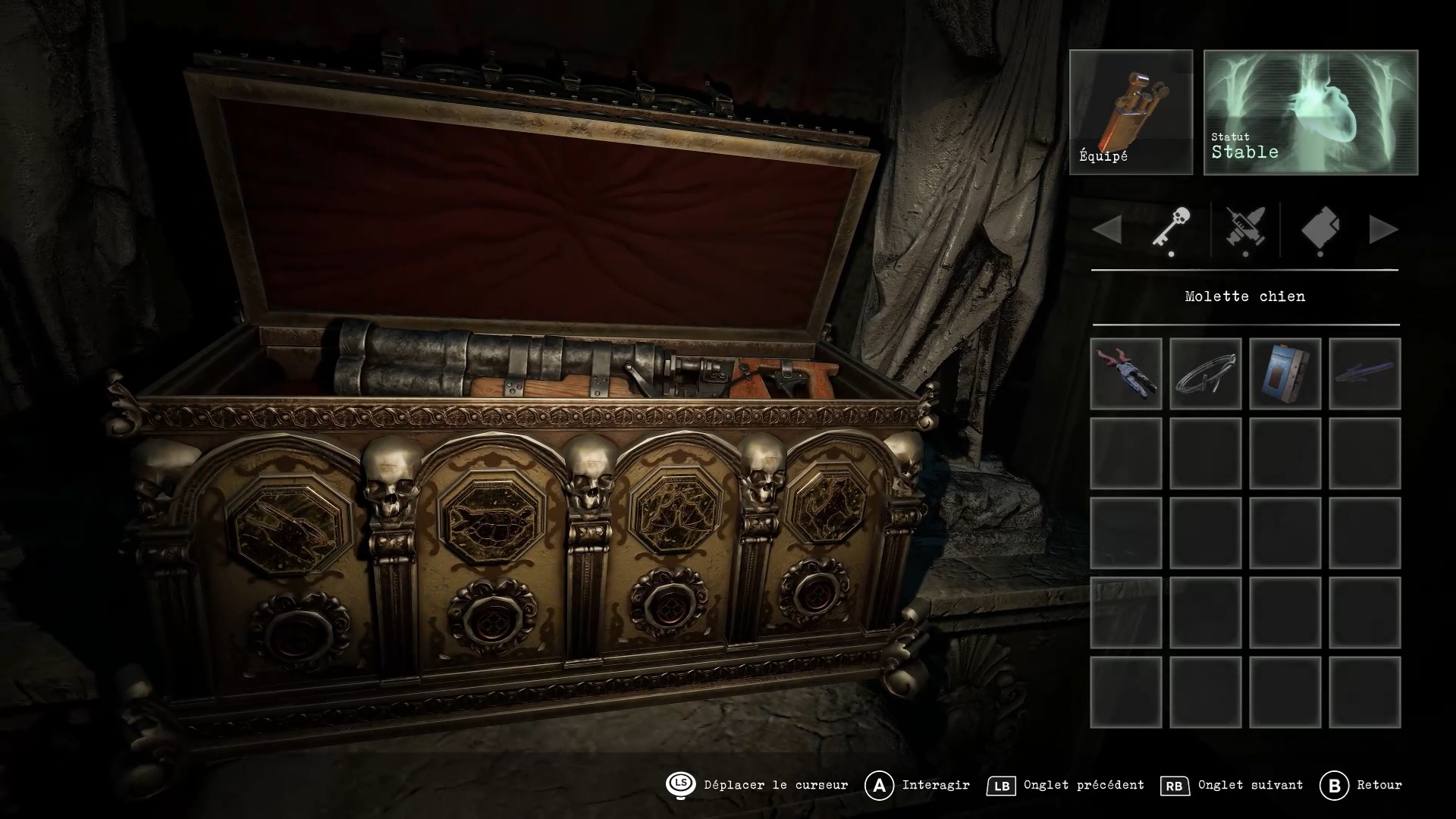Open the syringe and bullet consumables tab
This screenshot has width=1456, height=819.
click(1245, 229)
